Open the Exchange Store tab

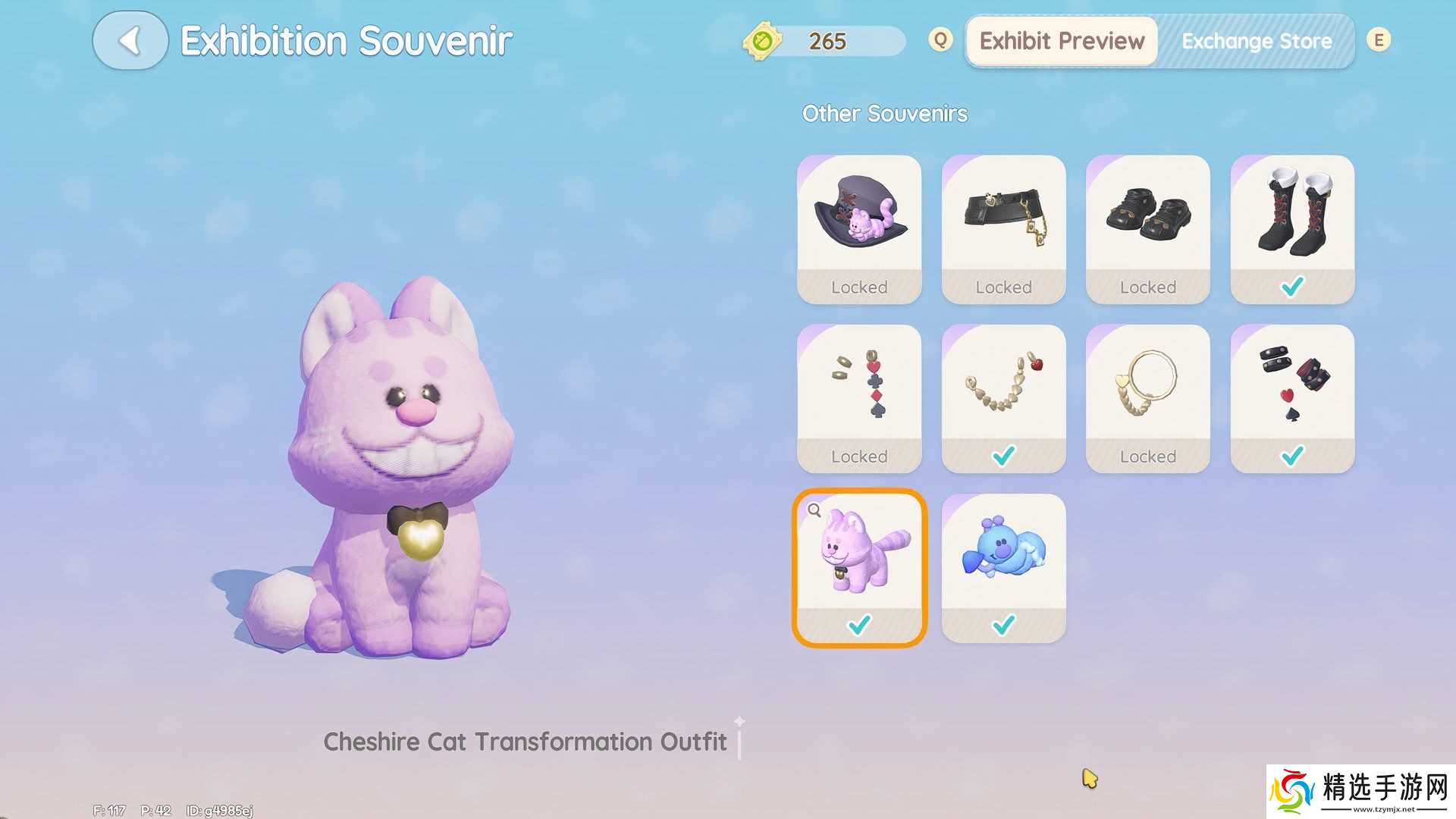(x=1257, y=41)
